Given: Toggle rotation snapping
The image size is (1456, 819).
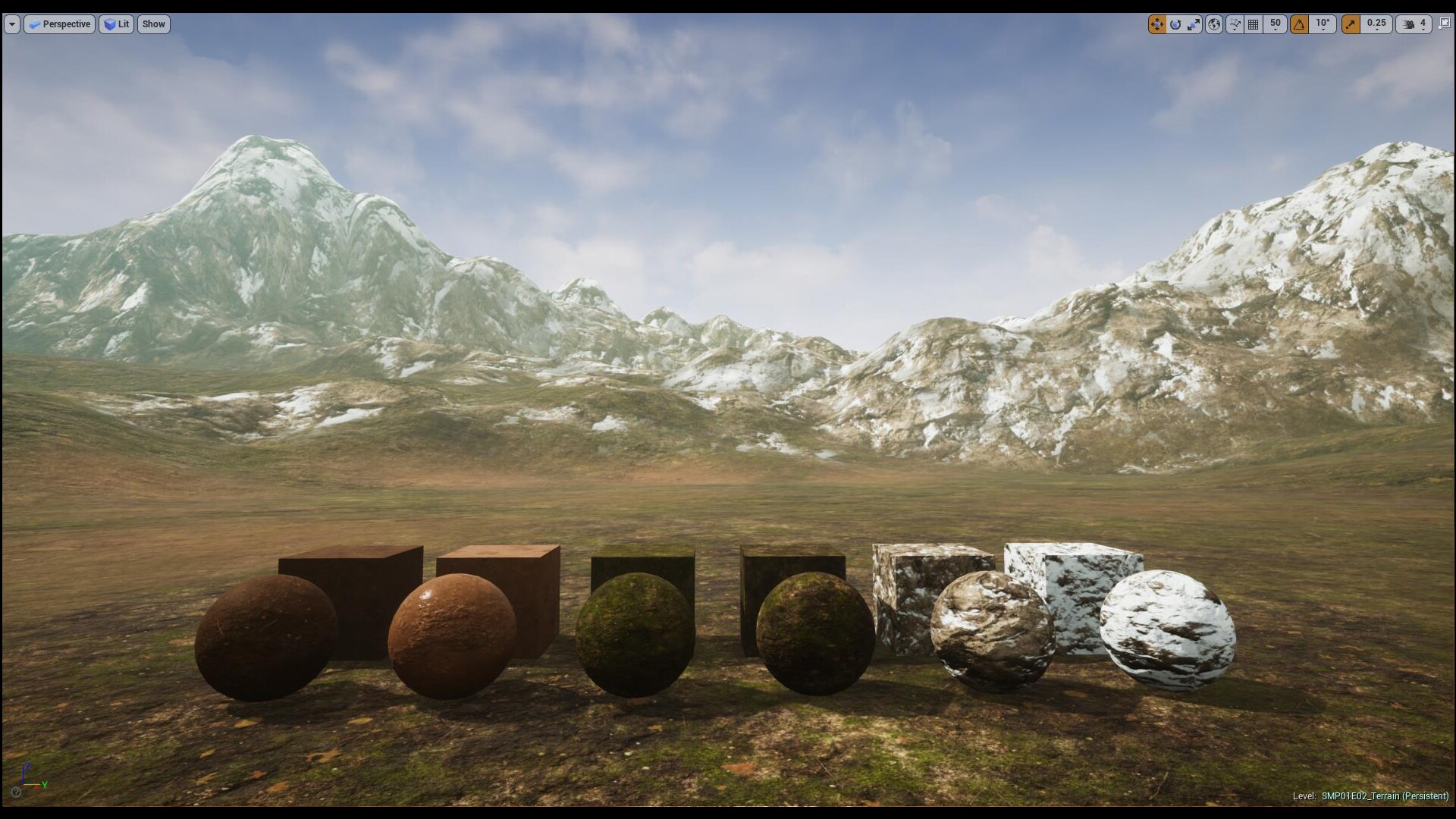Looking at the screenshot, I should pos(1300,24).
